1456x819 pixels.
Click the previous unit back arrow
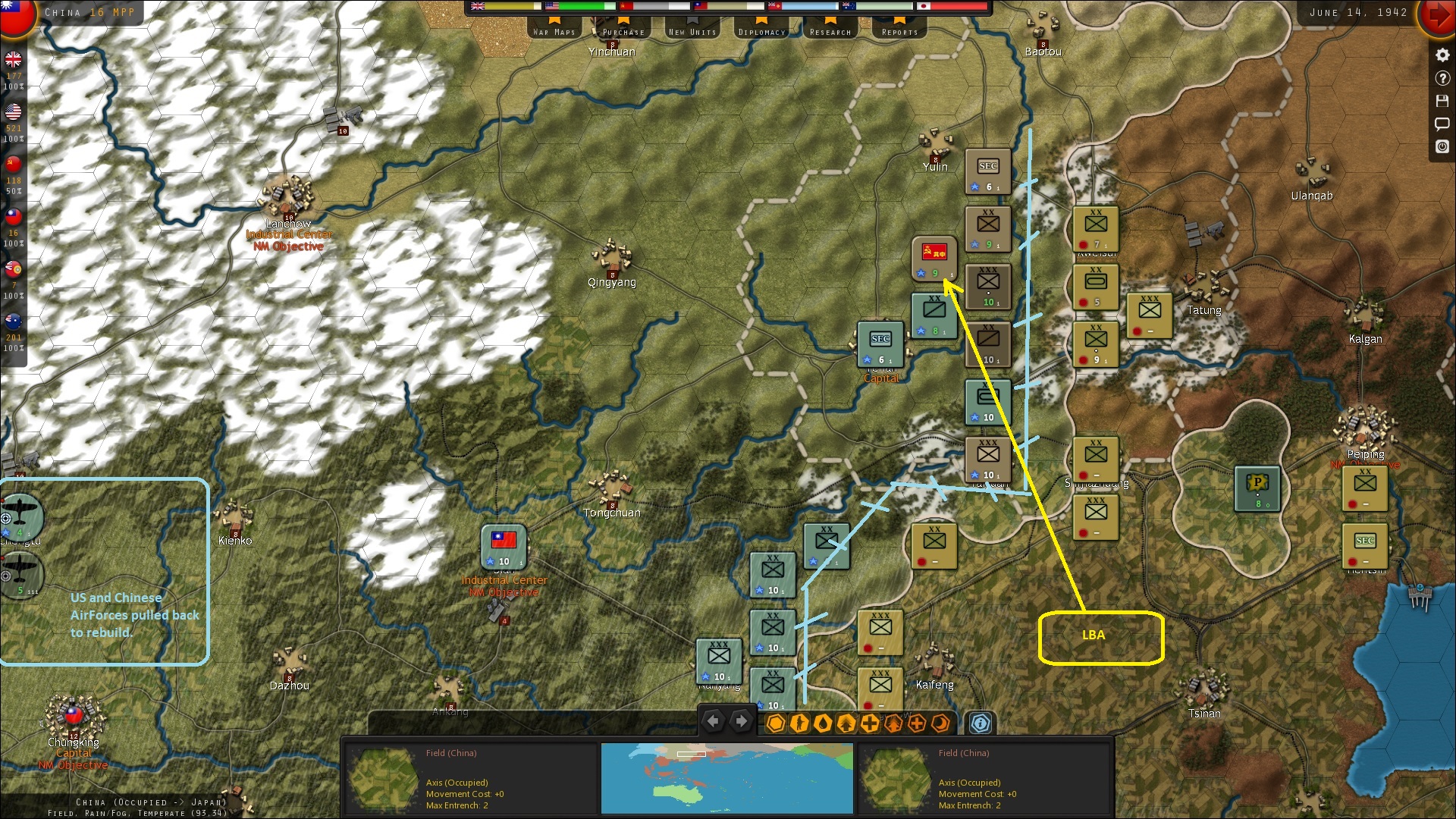pyautogui.click(x=714, y=721)
